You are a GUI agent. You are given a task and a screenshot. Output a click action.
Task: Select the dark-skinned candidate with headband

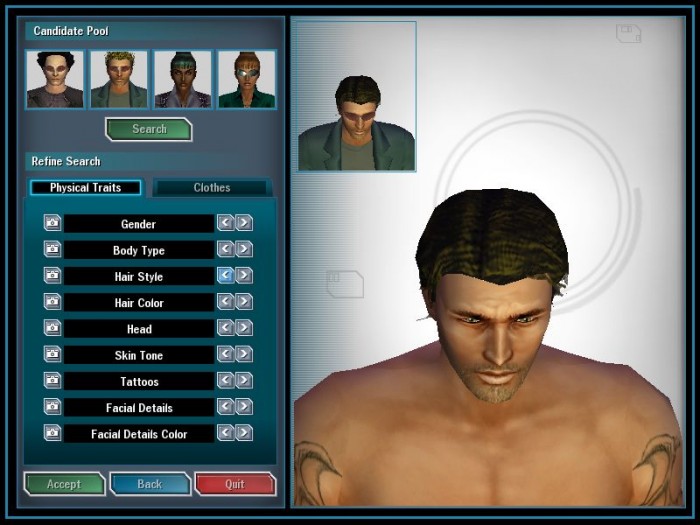pyautogui.click(x=182, y=79)
